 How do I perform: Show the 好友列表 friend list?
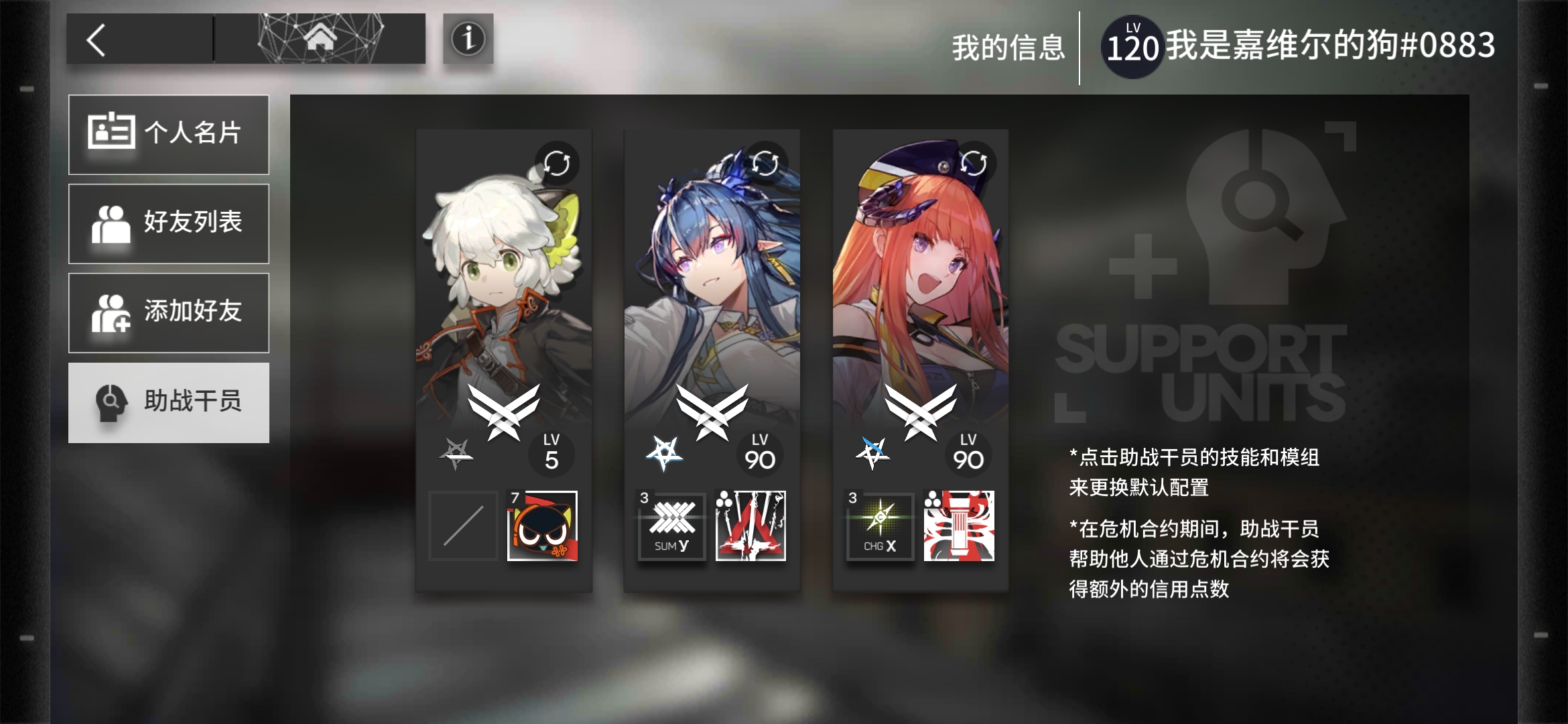coord(169,223)
